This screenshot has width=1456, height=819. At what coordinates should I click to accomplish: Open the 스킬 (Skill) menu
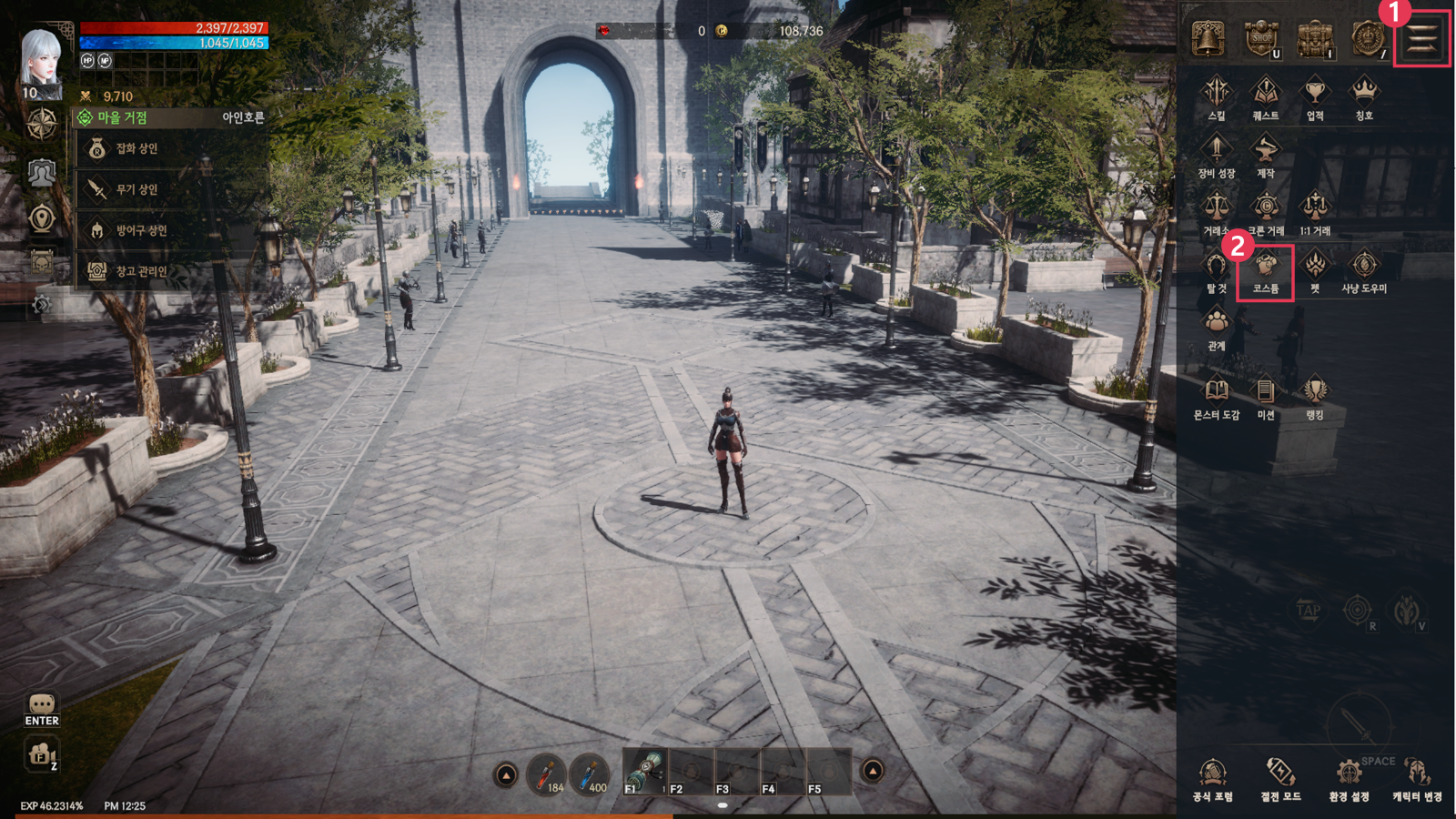[1216, 96]
